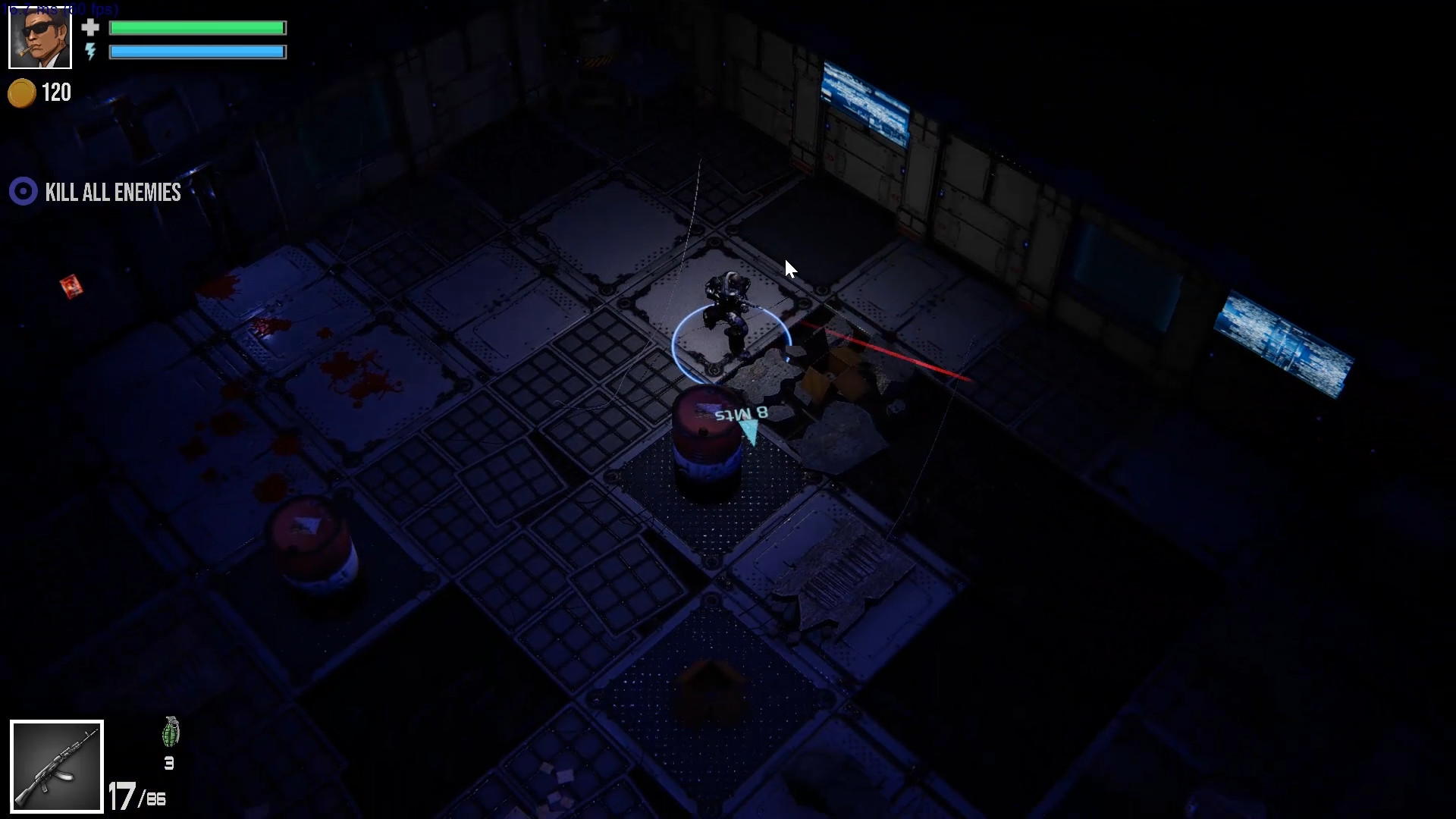1456x819 pixels.
Task: Click the KILL ALL ENEMIES objective text
Action: click(x=112, y=192)
